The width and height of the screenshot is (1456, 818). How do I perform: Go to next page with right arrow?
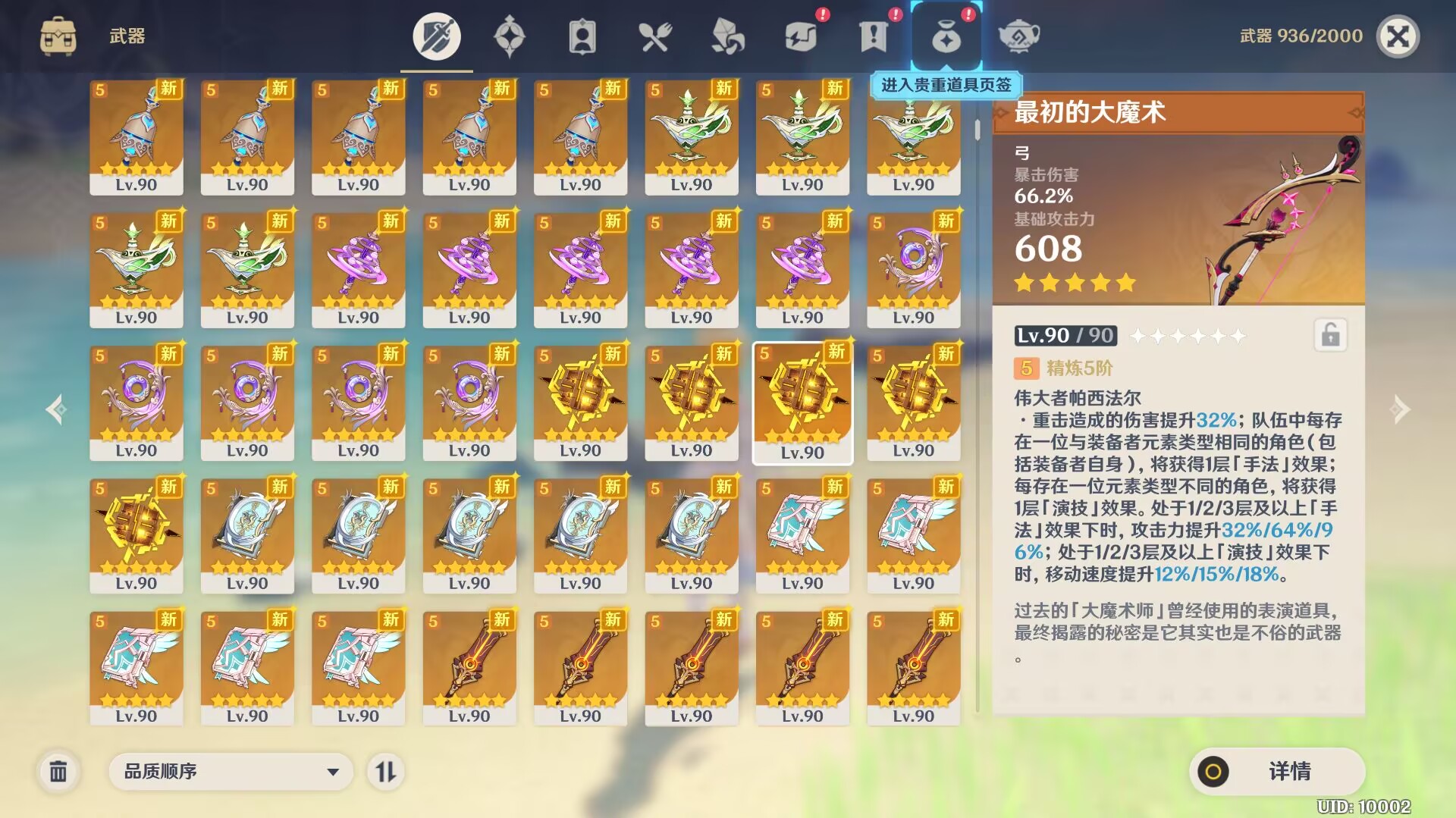point(1400,409)
